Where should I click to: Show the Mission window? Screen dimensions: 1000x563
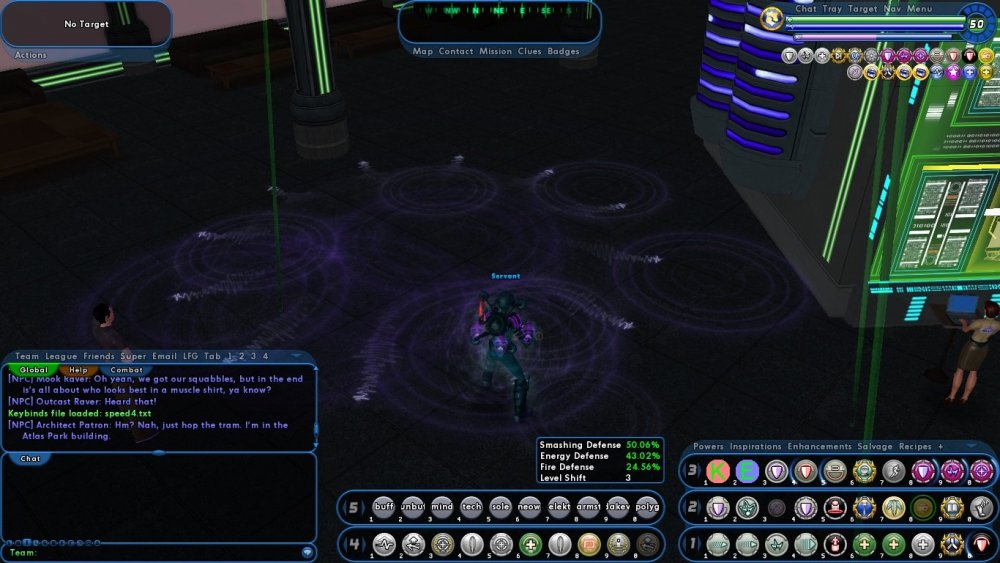[x=495, y=51]
